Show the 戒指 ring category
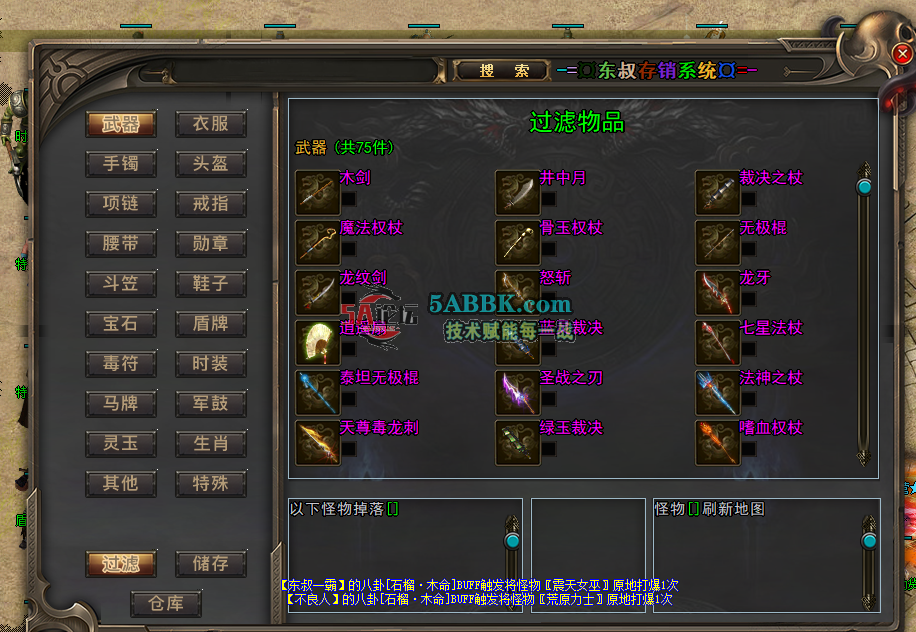 pyautogui.click(x=211, y=204)
